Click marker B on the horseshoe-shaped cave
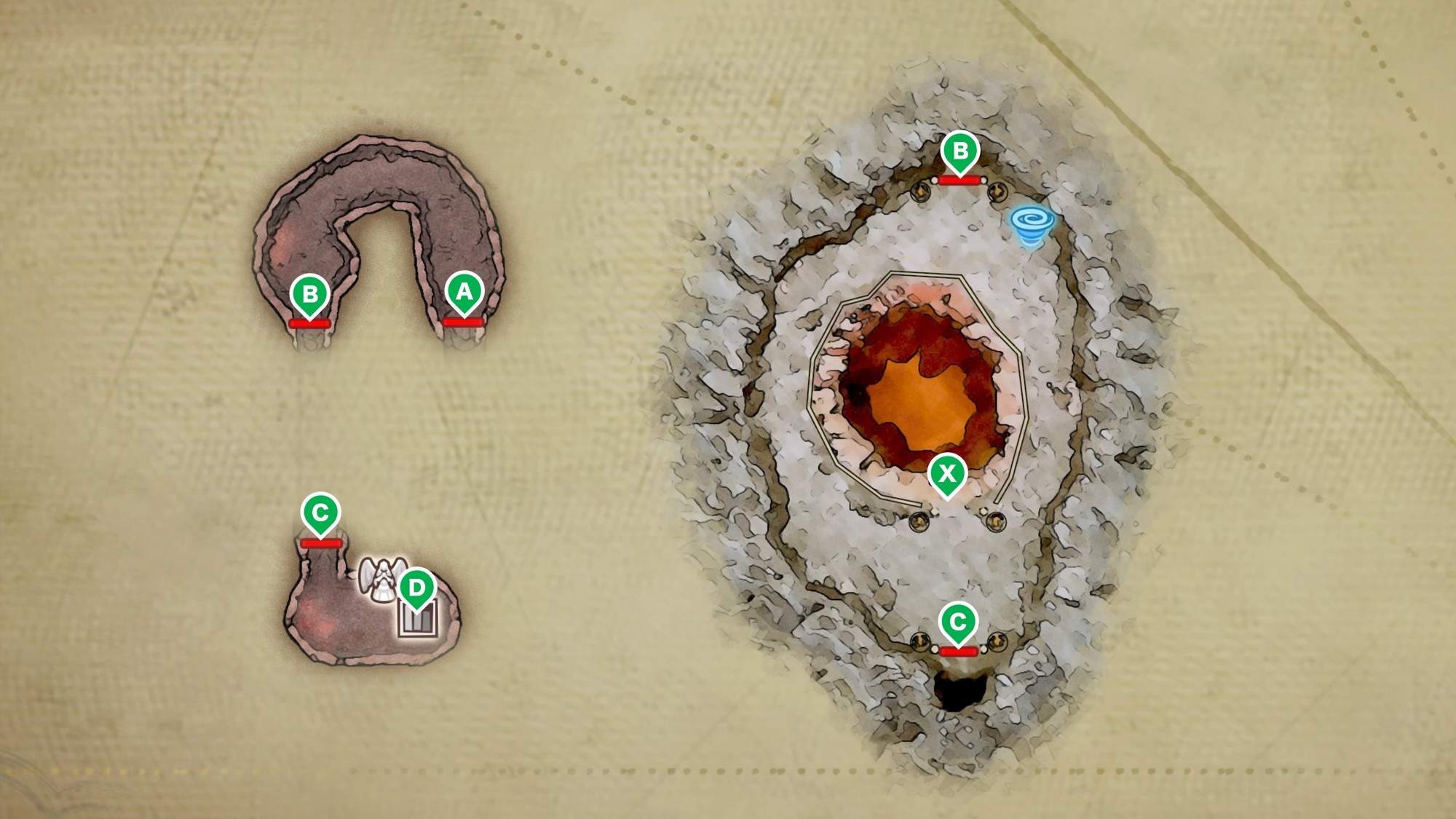This screenshot has width=1456, height=819. point(309,294)
